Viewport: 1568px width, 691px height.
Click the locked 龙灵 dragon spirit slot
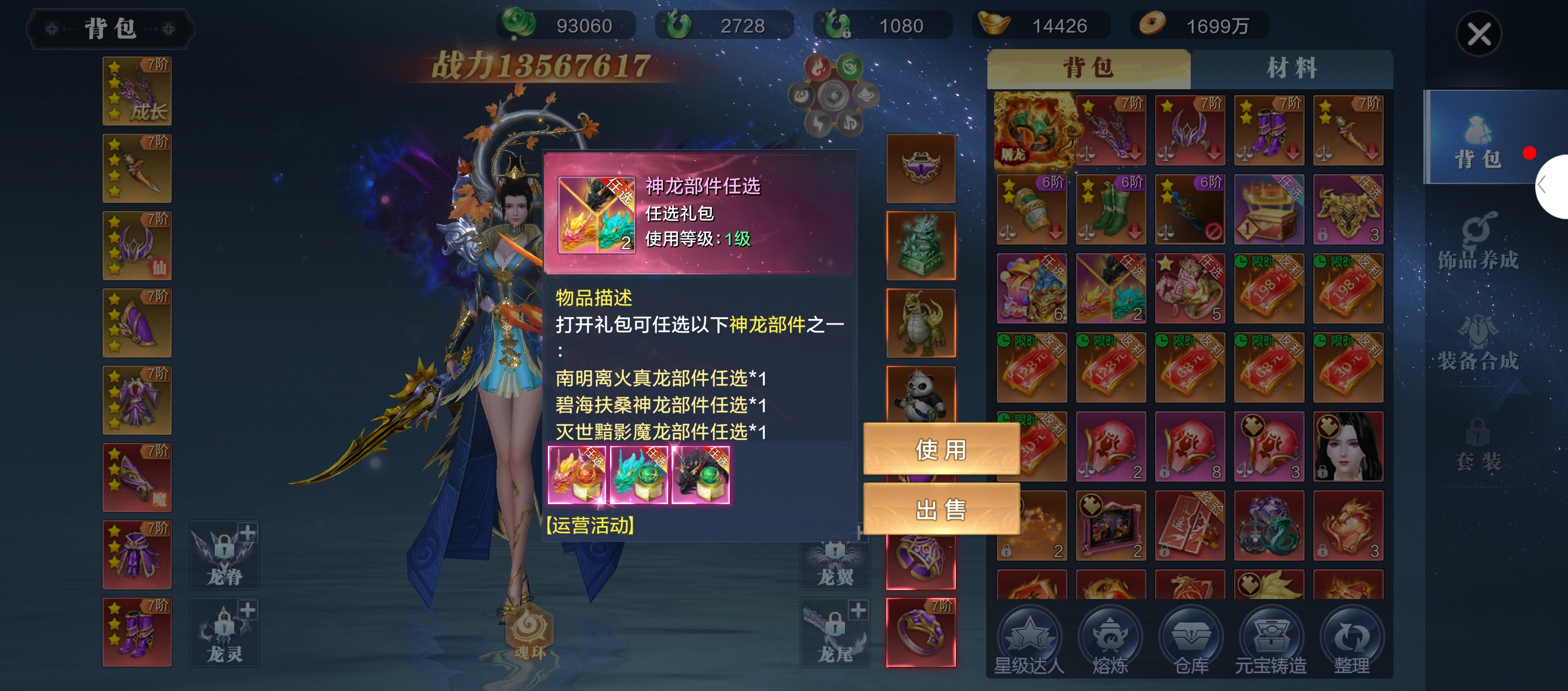(x=224, y=632)
